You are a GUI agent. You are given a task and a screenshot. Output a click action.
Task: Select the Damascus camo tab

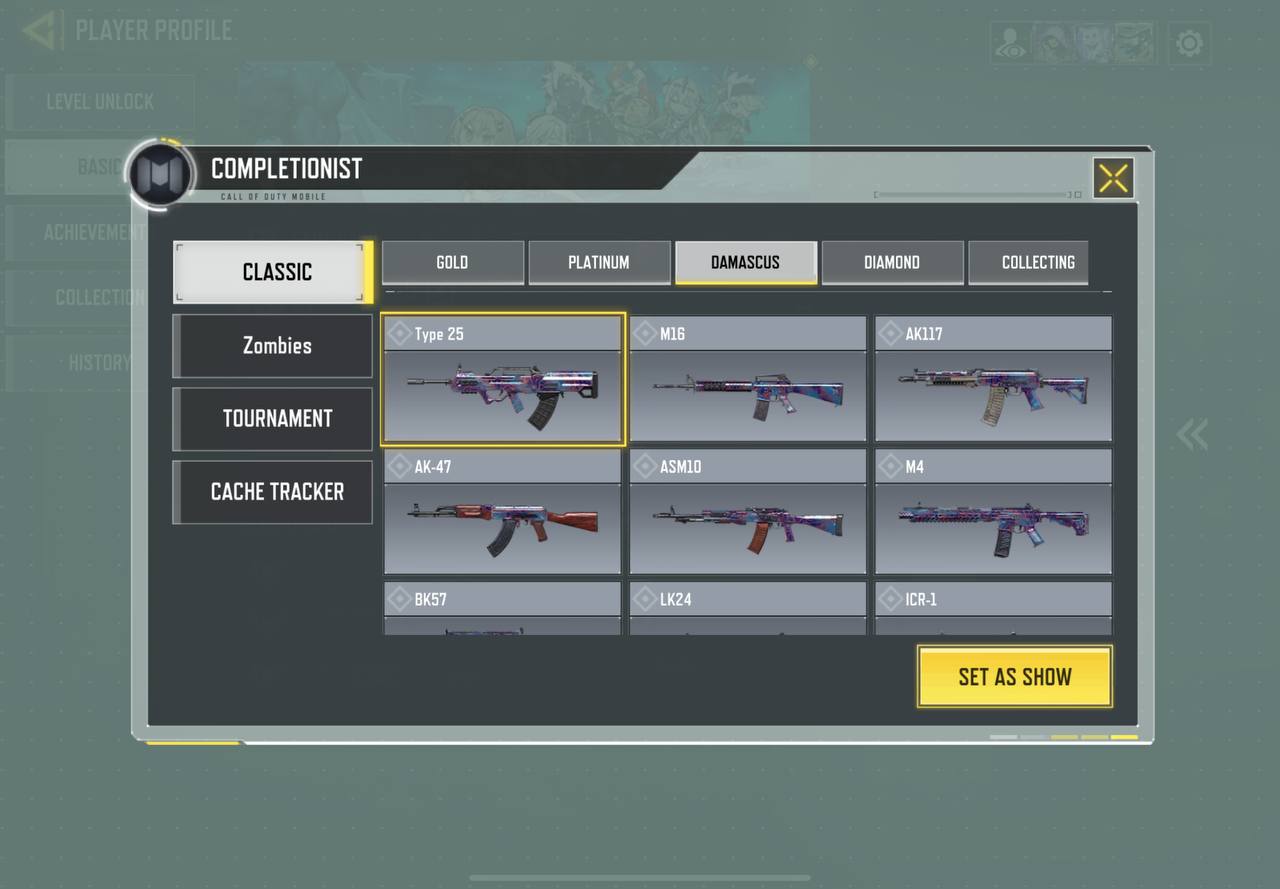click(x=746, y=263)
